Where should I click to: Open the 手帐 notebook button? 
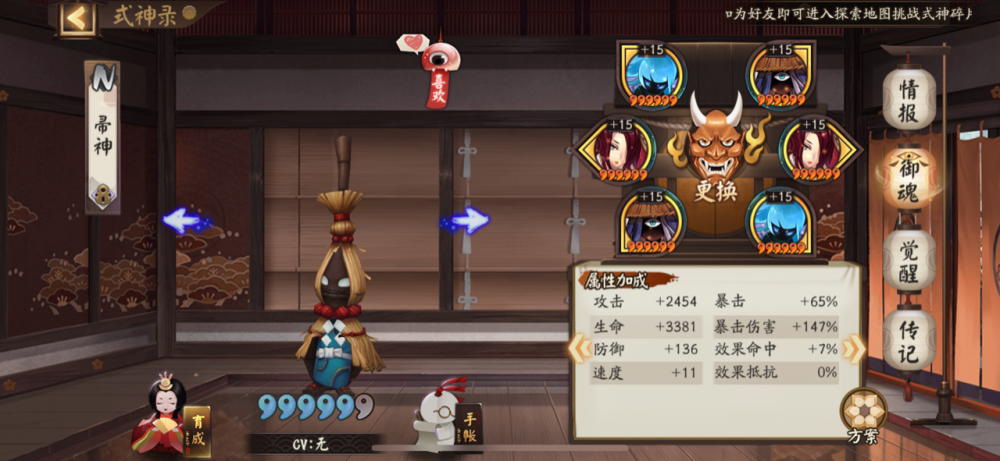pyautogui.click(x=447, y=422)
